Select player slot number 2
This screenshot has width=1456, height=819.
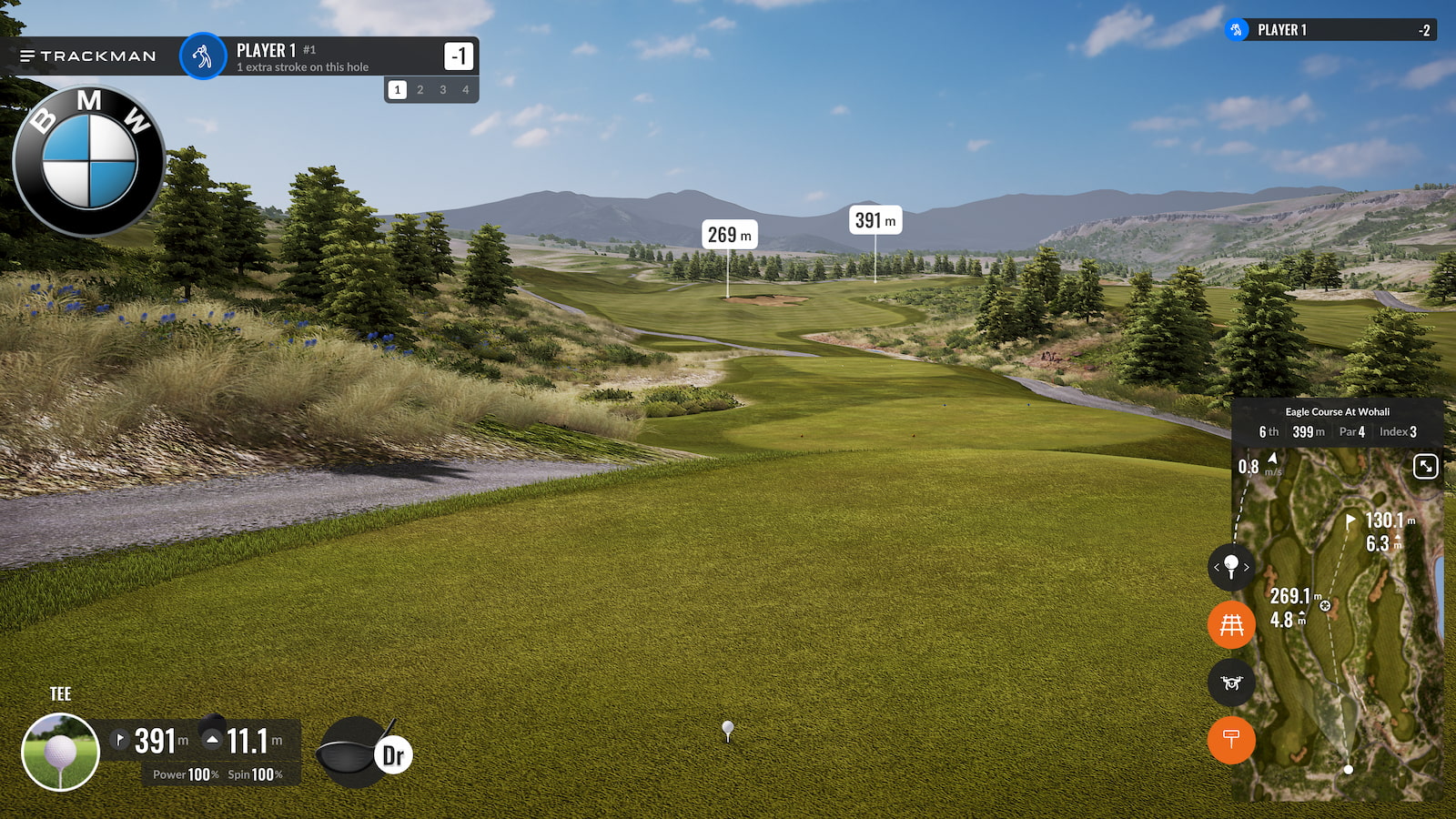click(x=420, y=90)
